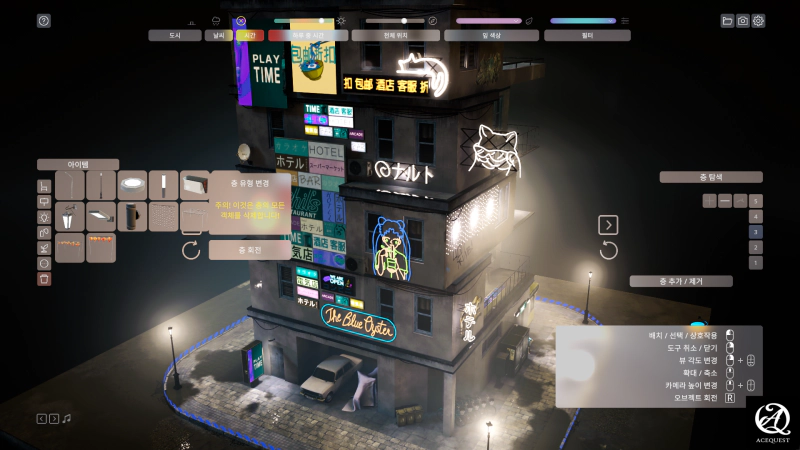
Task: Select the hanging lantern item
Action: click(x=70, y=216)
